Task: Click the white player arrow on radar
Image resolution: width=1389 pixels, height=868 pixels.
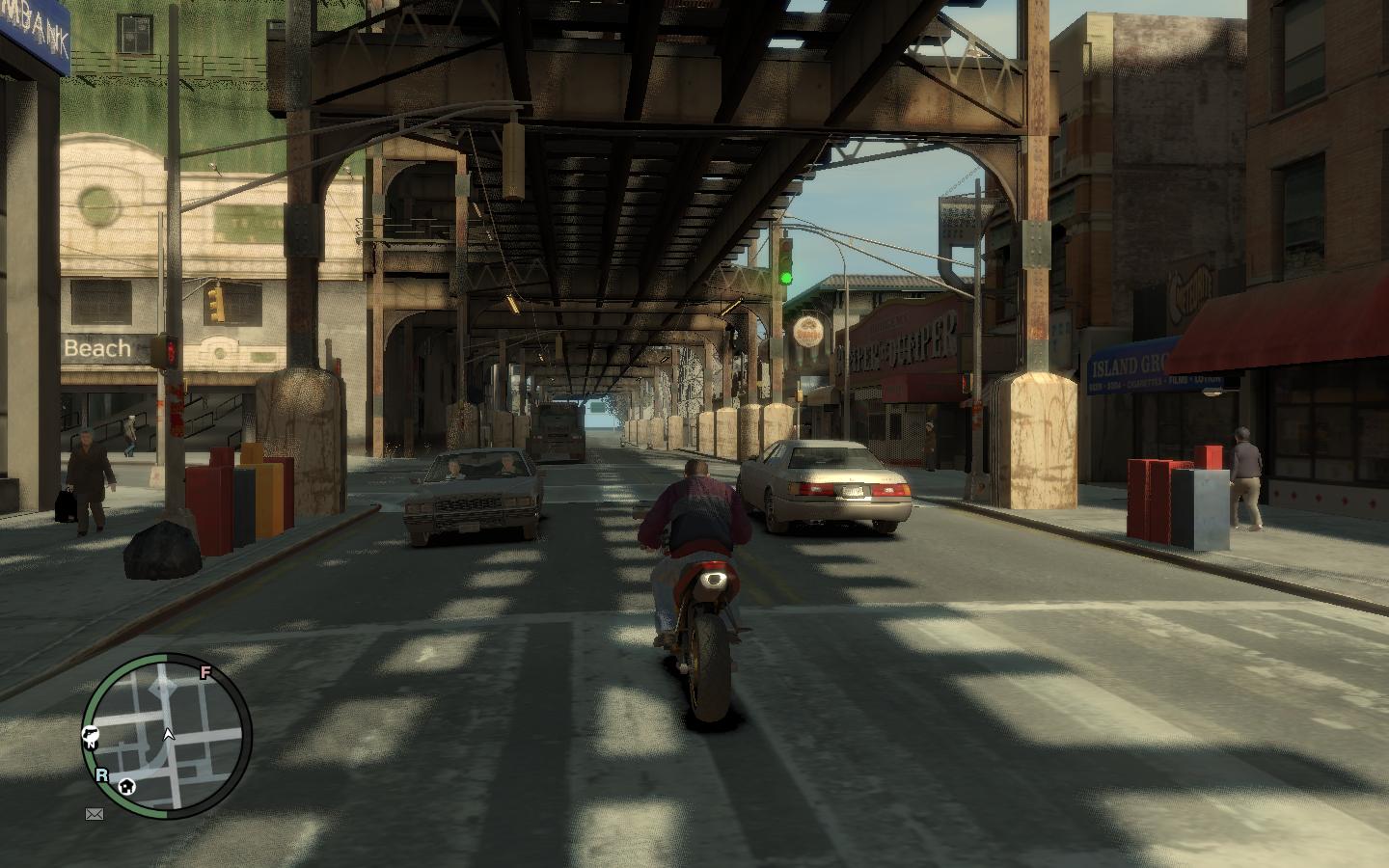Action: [169, 735]
